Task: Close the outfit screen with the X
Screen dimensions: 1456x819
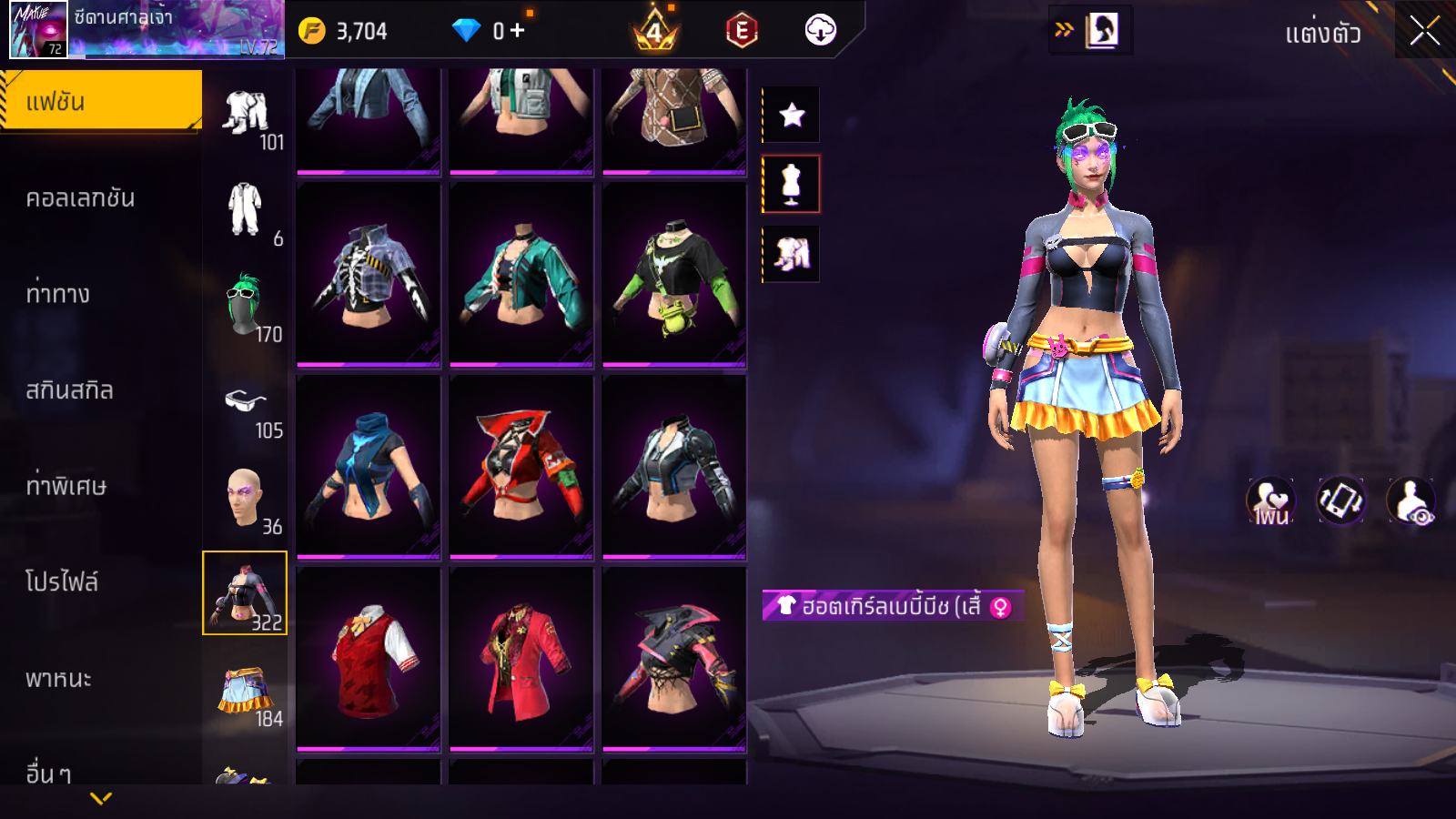Action: [x=1424, y=32]
